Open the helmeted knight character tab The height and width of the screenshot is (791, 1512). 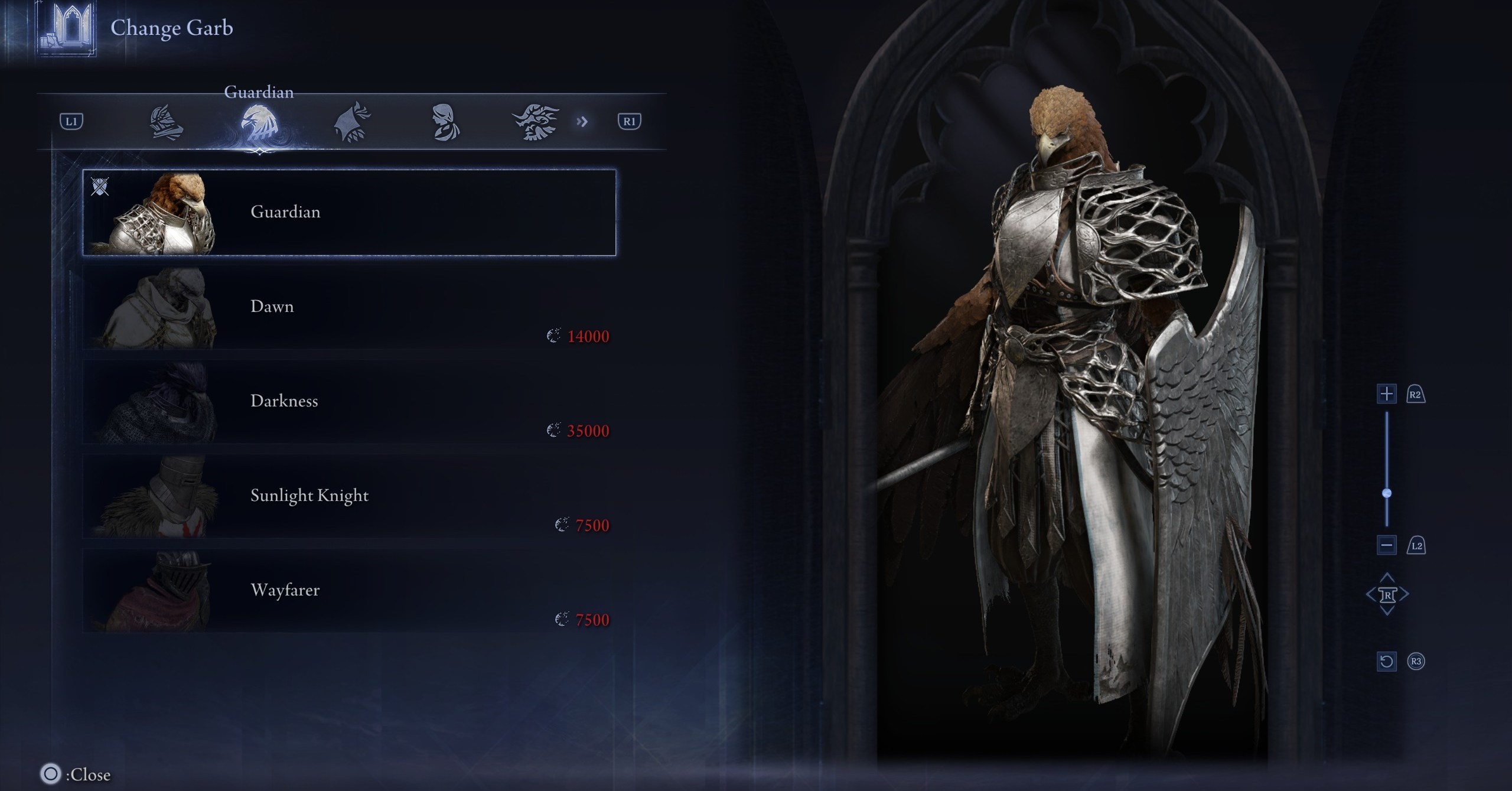[165, 122]
